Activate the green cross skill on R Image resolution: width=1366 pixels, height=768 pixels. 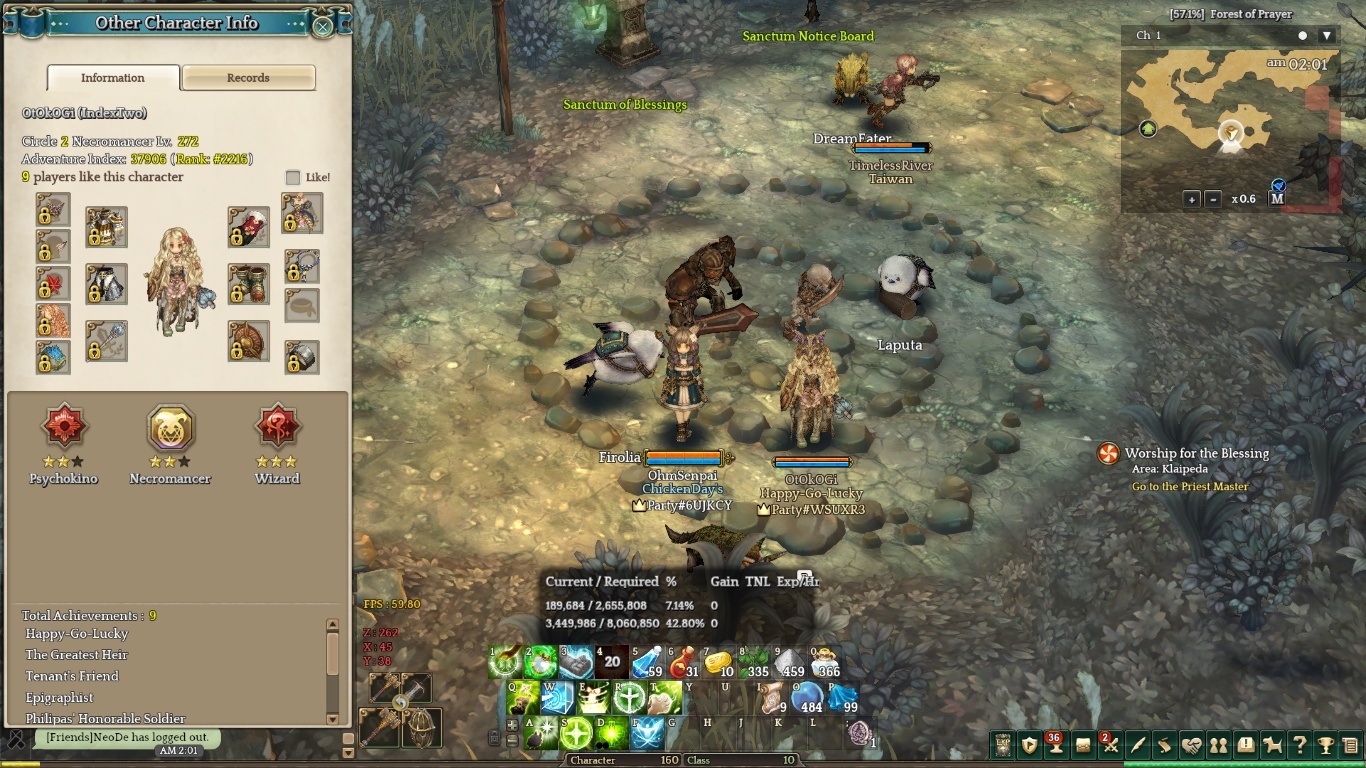(x=629, y=698)
